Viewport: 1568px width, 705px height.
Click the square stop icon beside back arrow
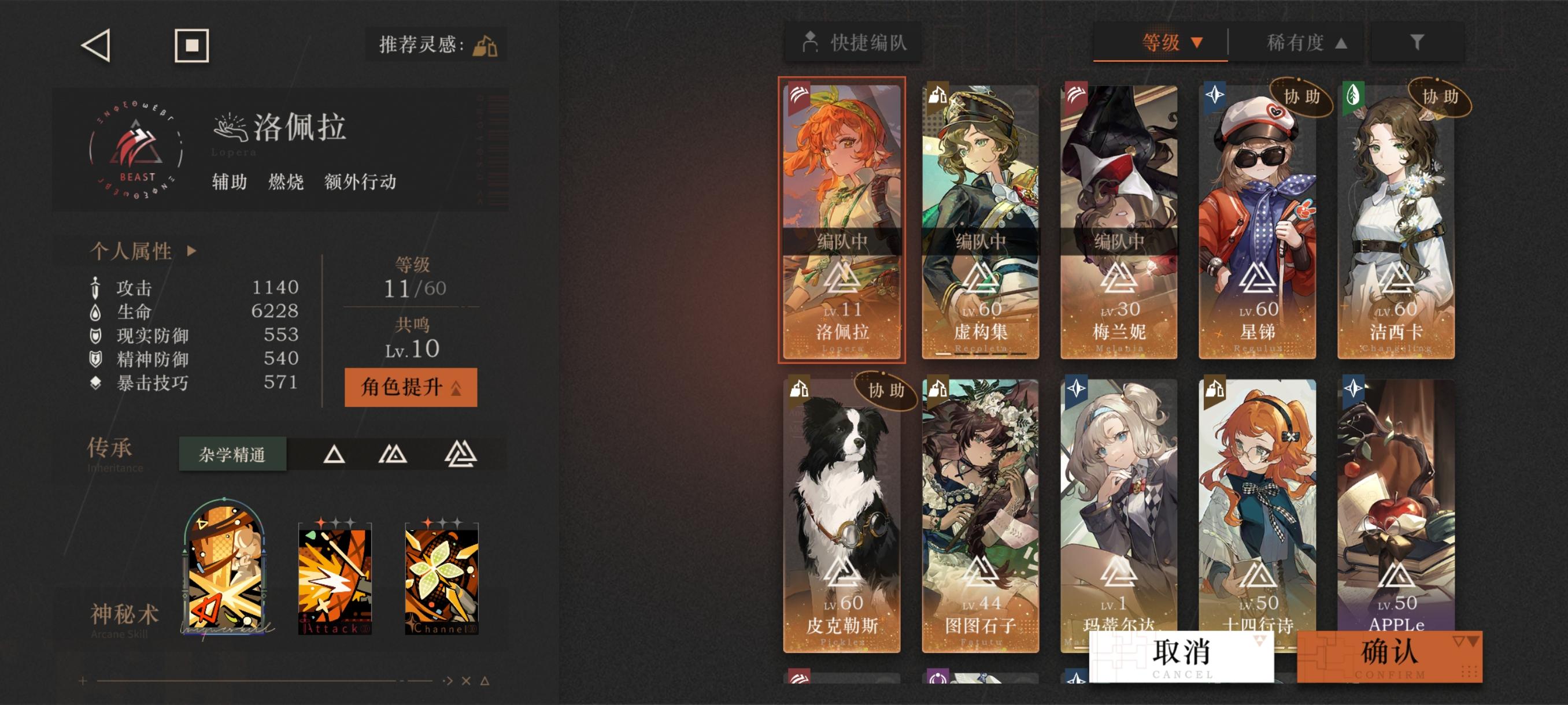point(191,46)
